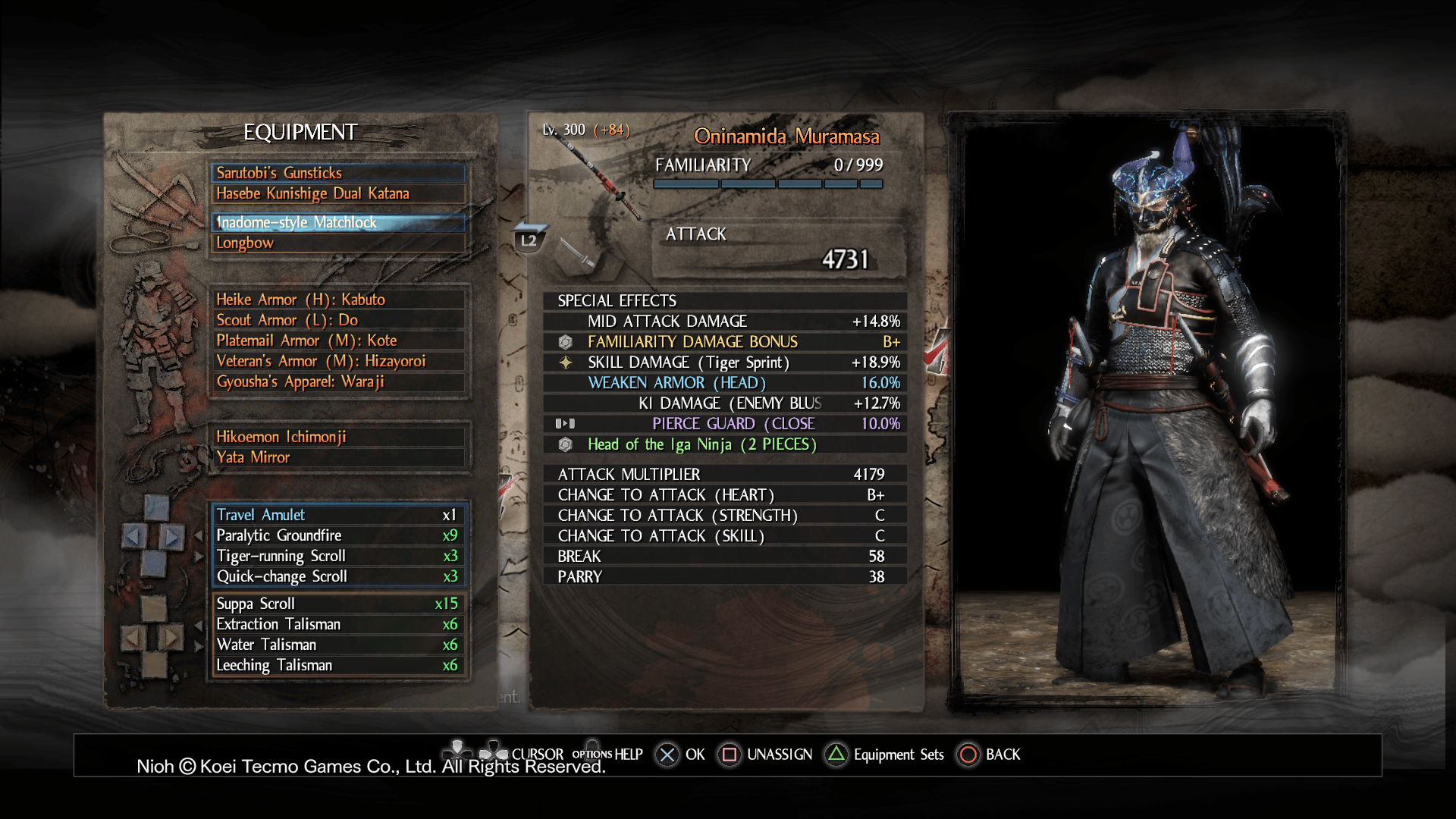
Task: Click the left d-pad arrow to change shortcut set
Action: click(x=135, y=535)
